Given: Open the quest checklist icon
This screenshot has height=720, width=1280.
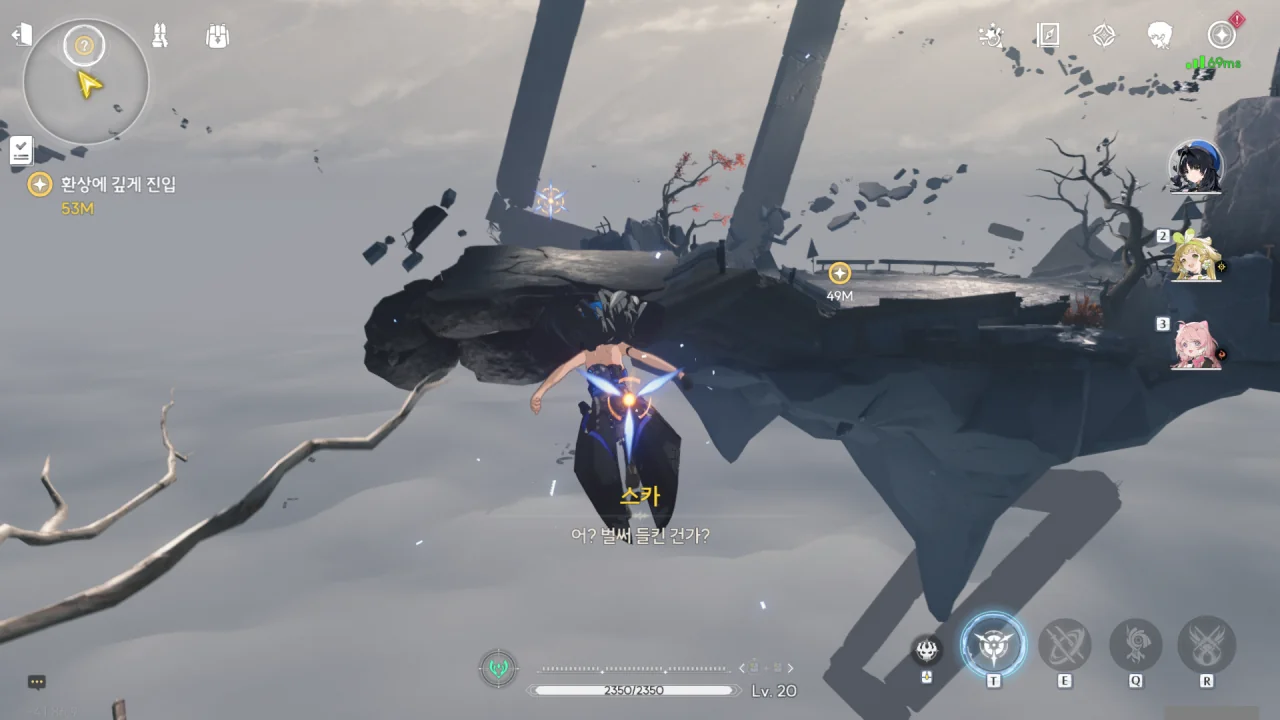Looking at the screenshot, I should pos(21,151).
